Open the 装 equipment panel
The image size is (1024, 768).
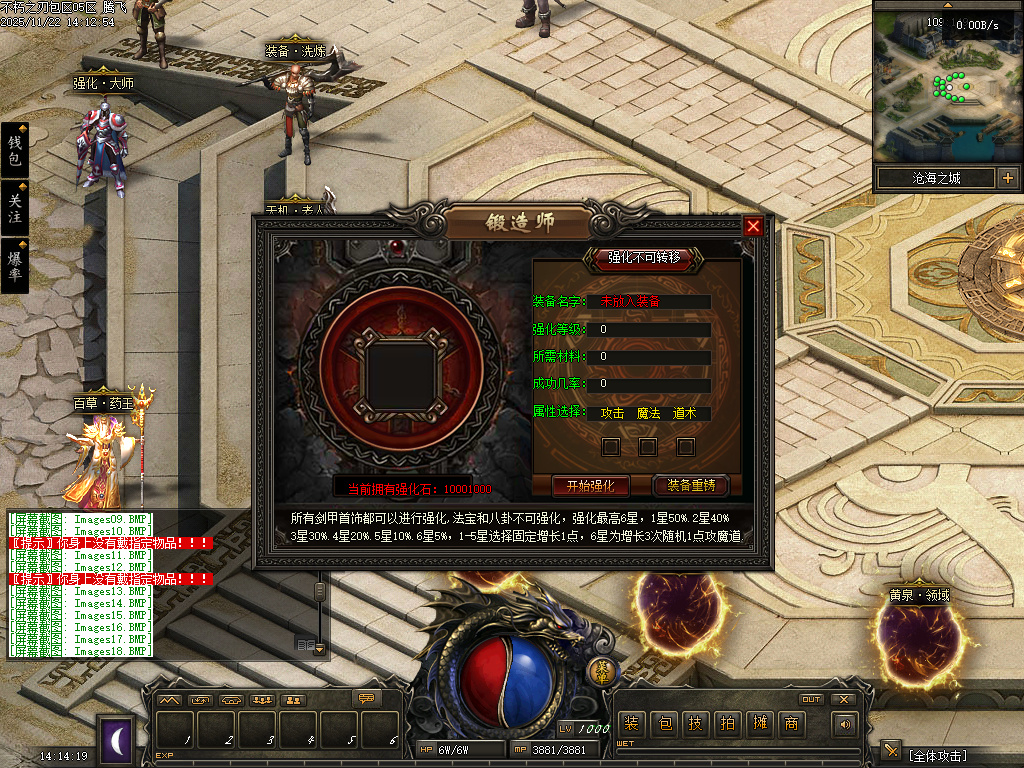pos(631,724)
